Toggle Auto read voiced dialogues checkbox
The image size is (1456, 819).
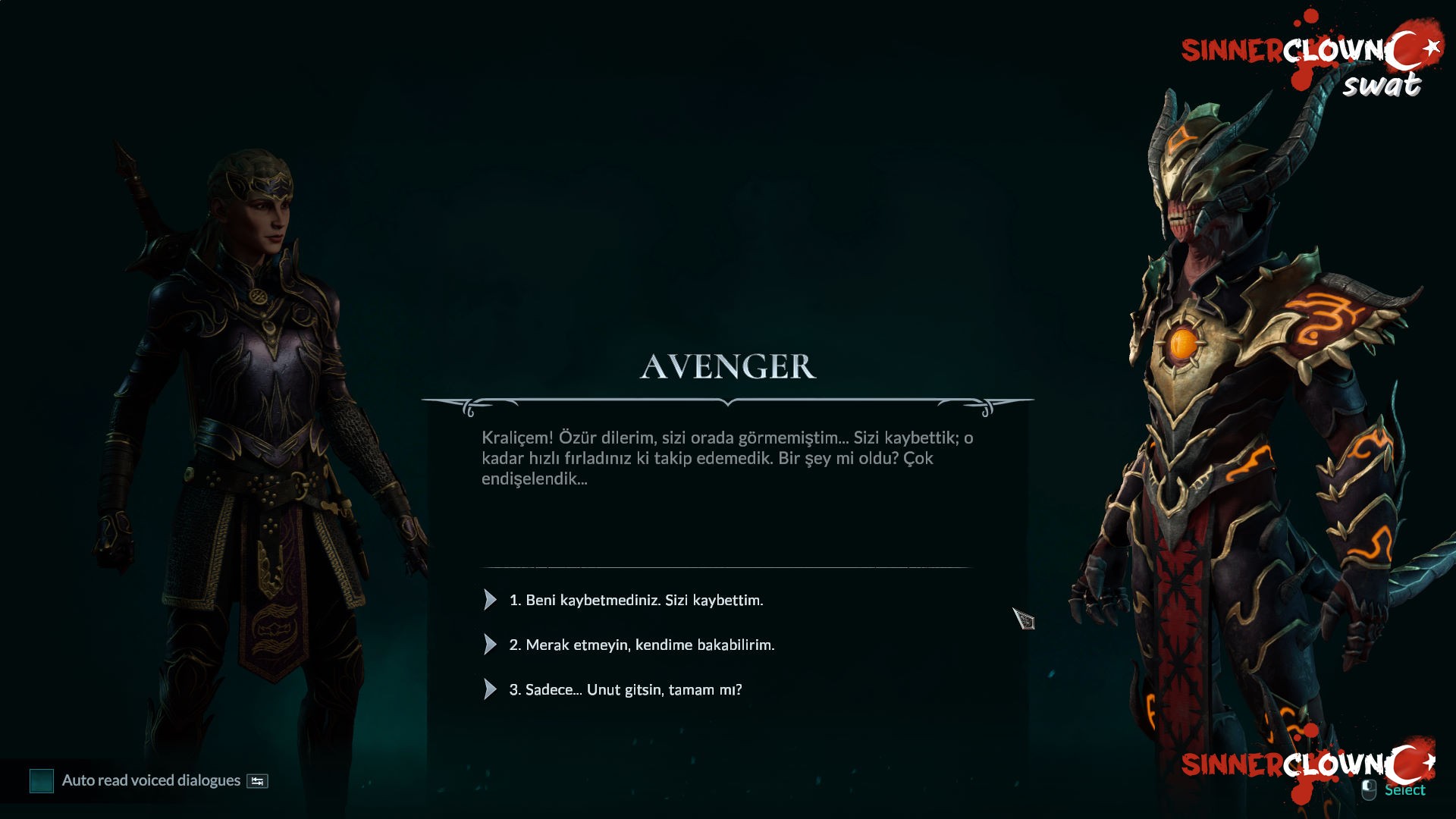point(42,780)
